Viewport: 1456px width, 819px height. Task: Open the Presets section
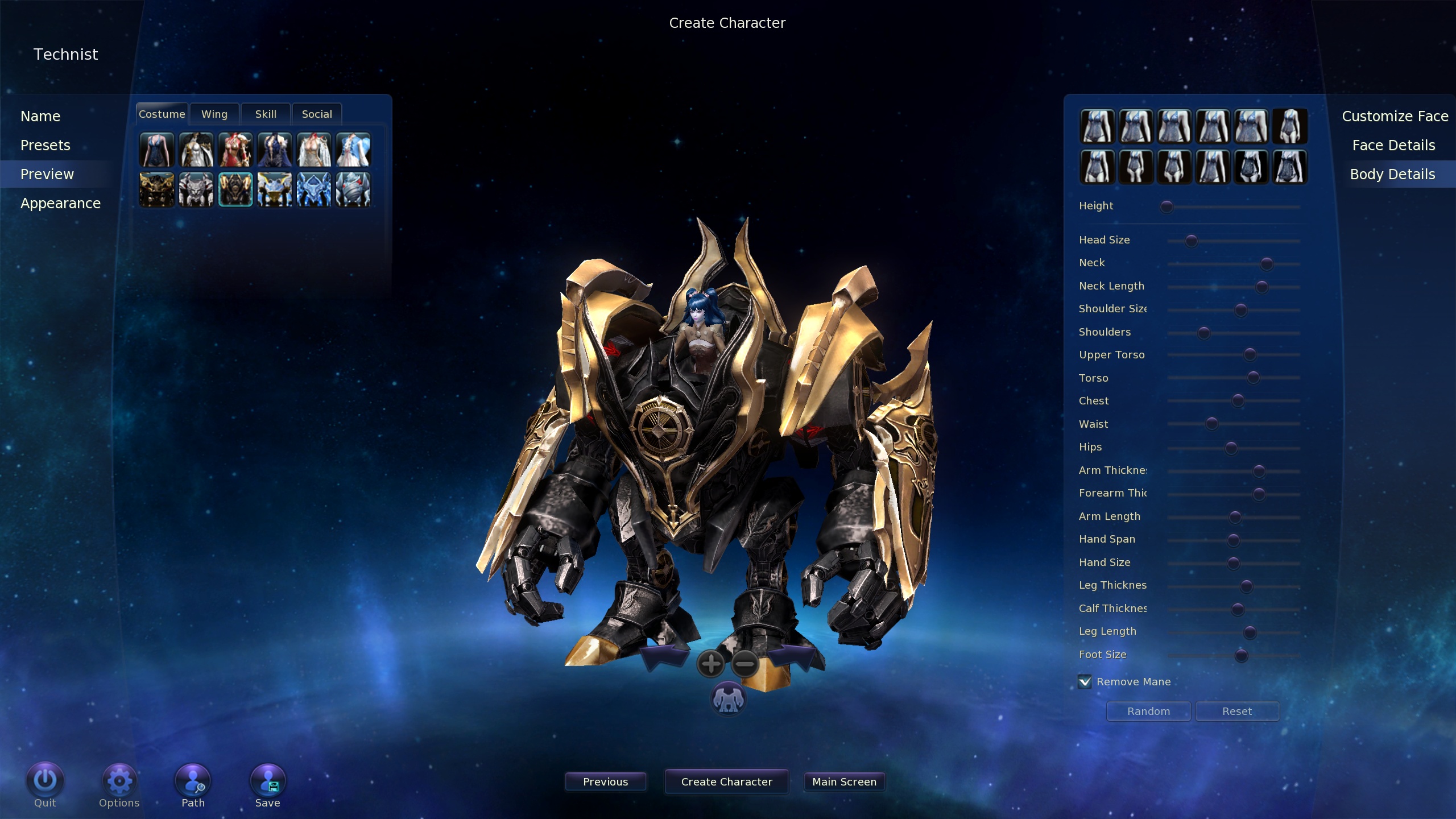45,146
